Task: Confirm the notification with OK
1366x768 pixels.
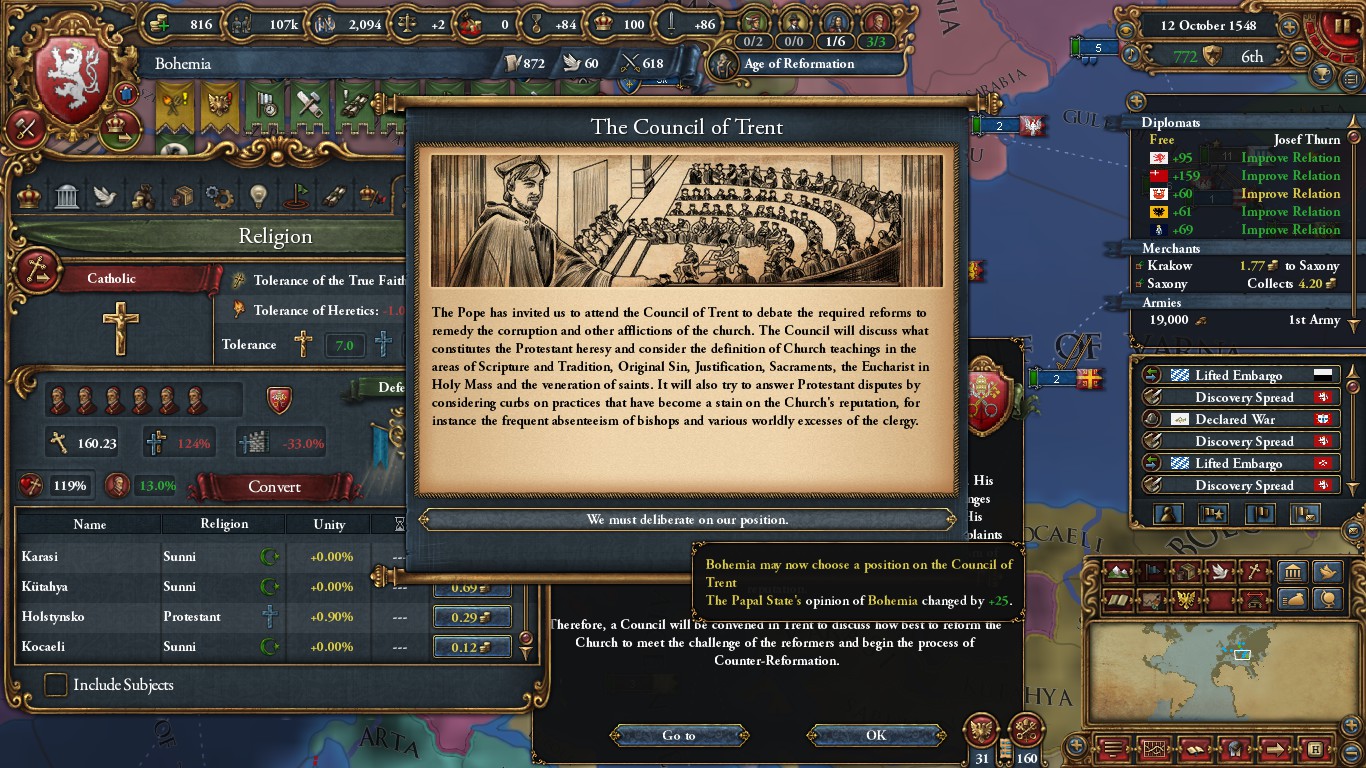Action: [876, 735]
